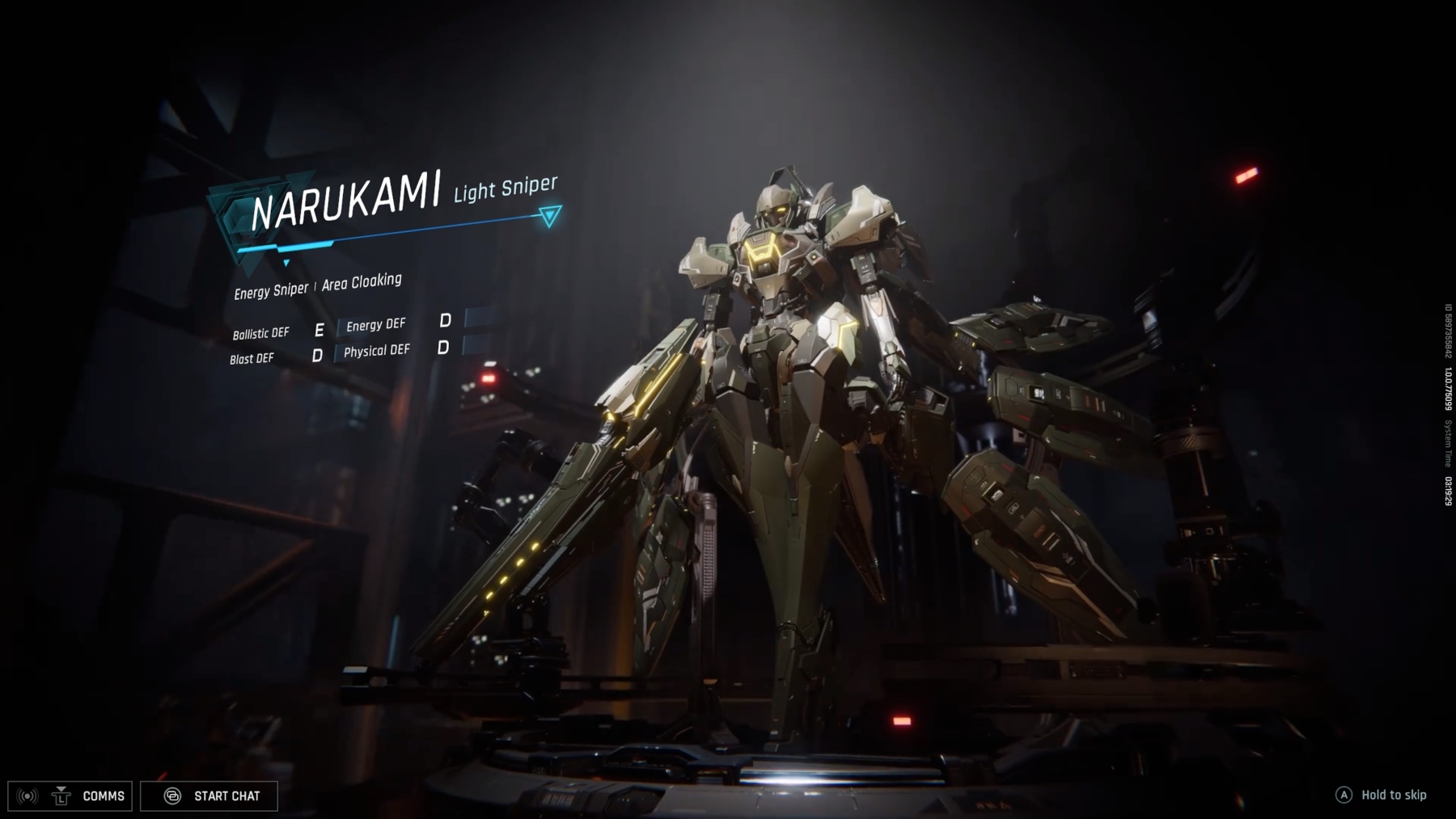1456x819 pixels.
Task: Click the small arrow above the LT icon
Action: pyautogui.click(x=61, y=789)
